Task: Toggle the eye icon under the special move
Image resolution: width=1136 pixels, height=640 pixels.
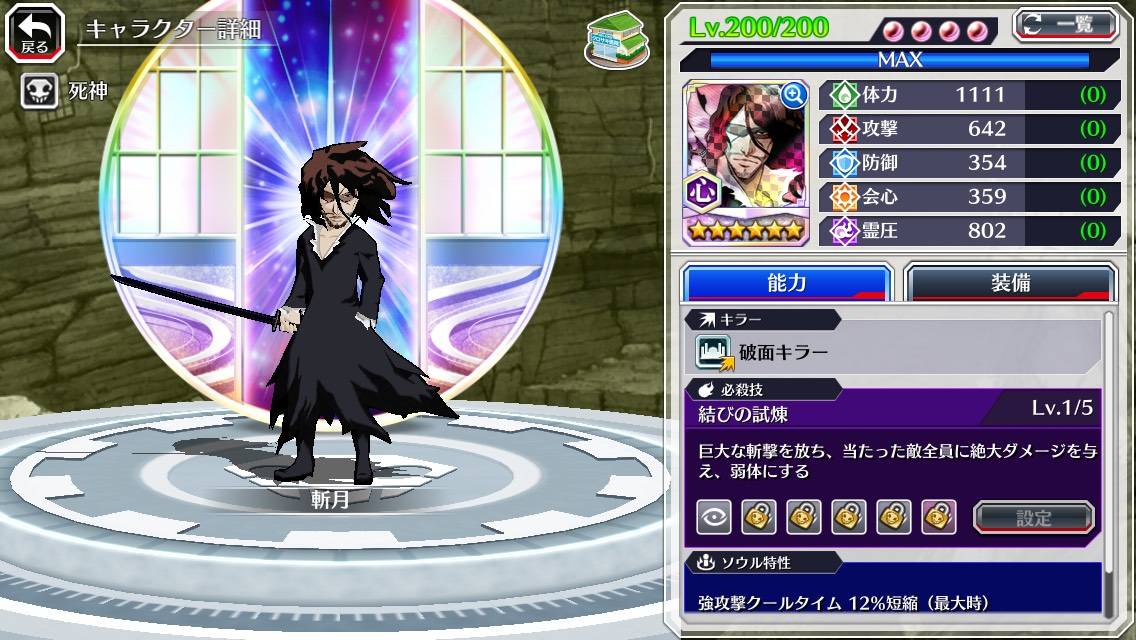Action: coord(713,517)
